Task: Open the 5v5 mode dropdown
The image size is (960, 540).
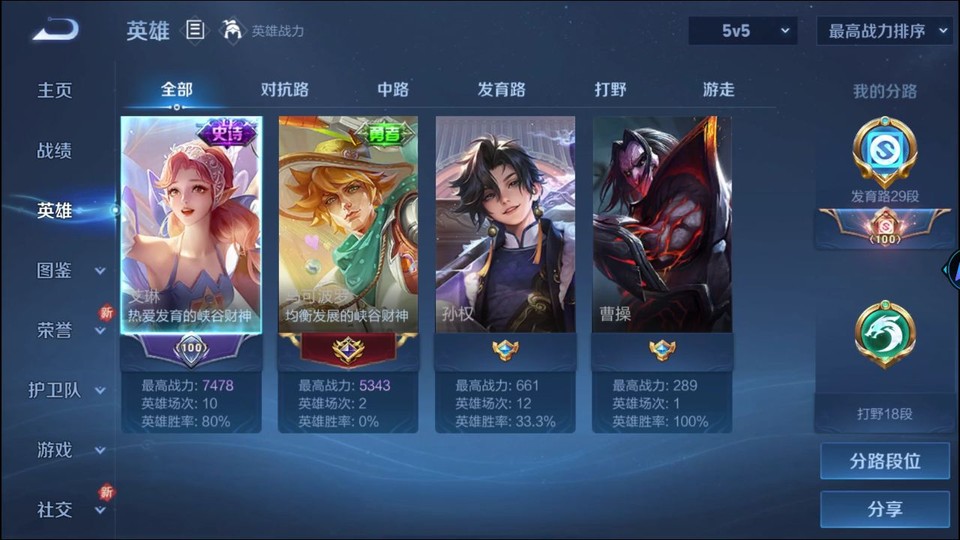Action: [x=742, y=31]
